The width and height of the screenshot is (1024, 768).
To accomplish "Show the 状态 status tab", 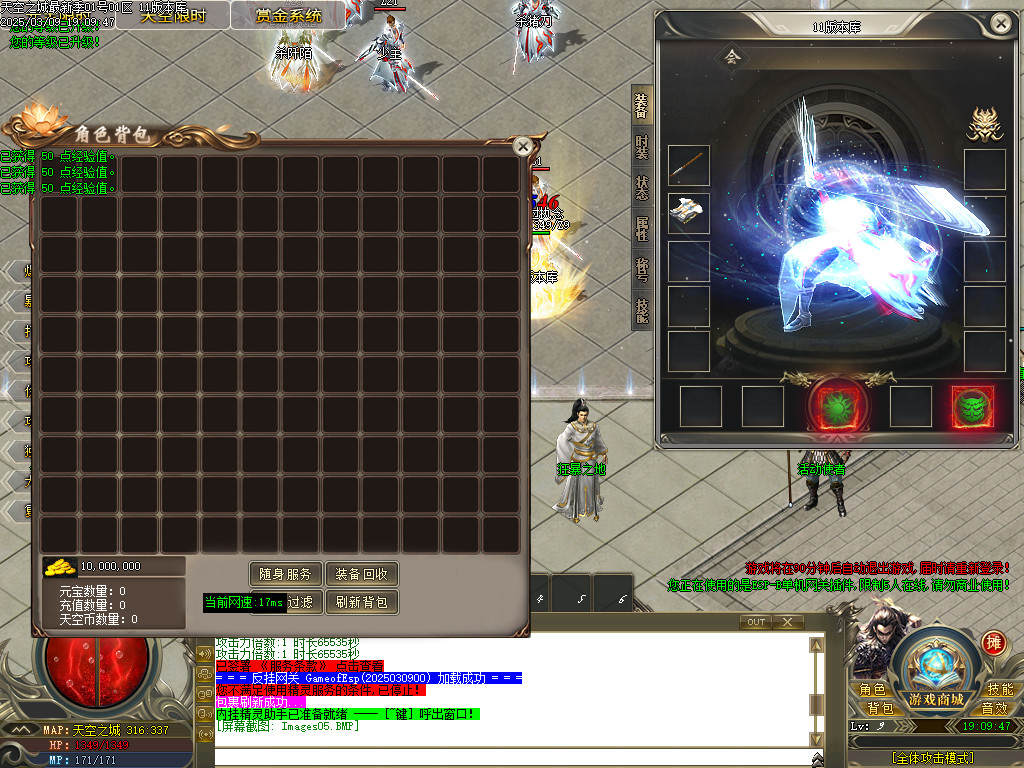I will [x=641, y=188].
